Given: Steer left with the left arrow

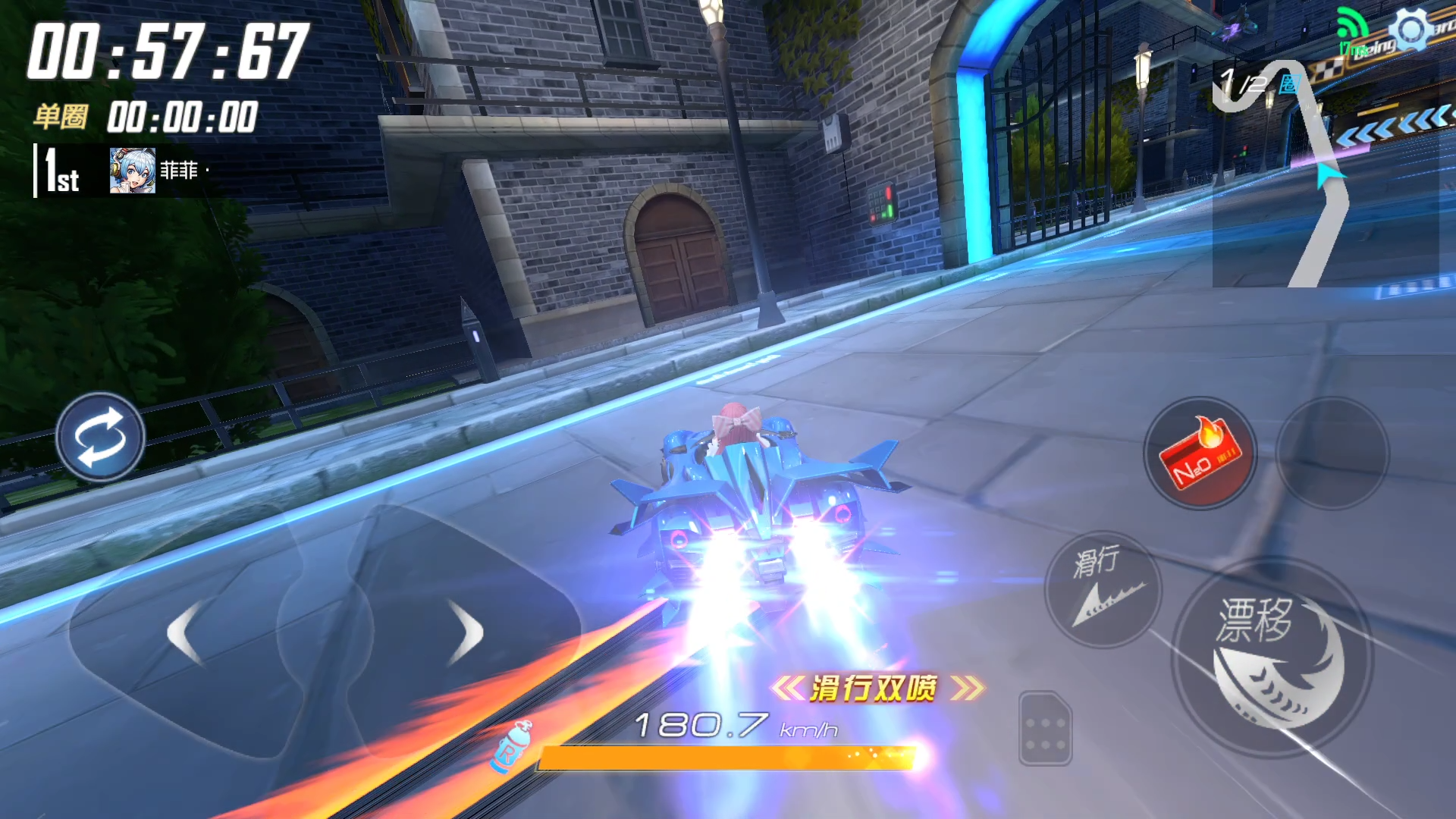Looking at the screenshot, I should [x=185, y=632].
